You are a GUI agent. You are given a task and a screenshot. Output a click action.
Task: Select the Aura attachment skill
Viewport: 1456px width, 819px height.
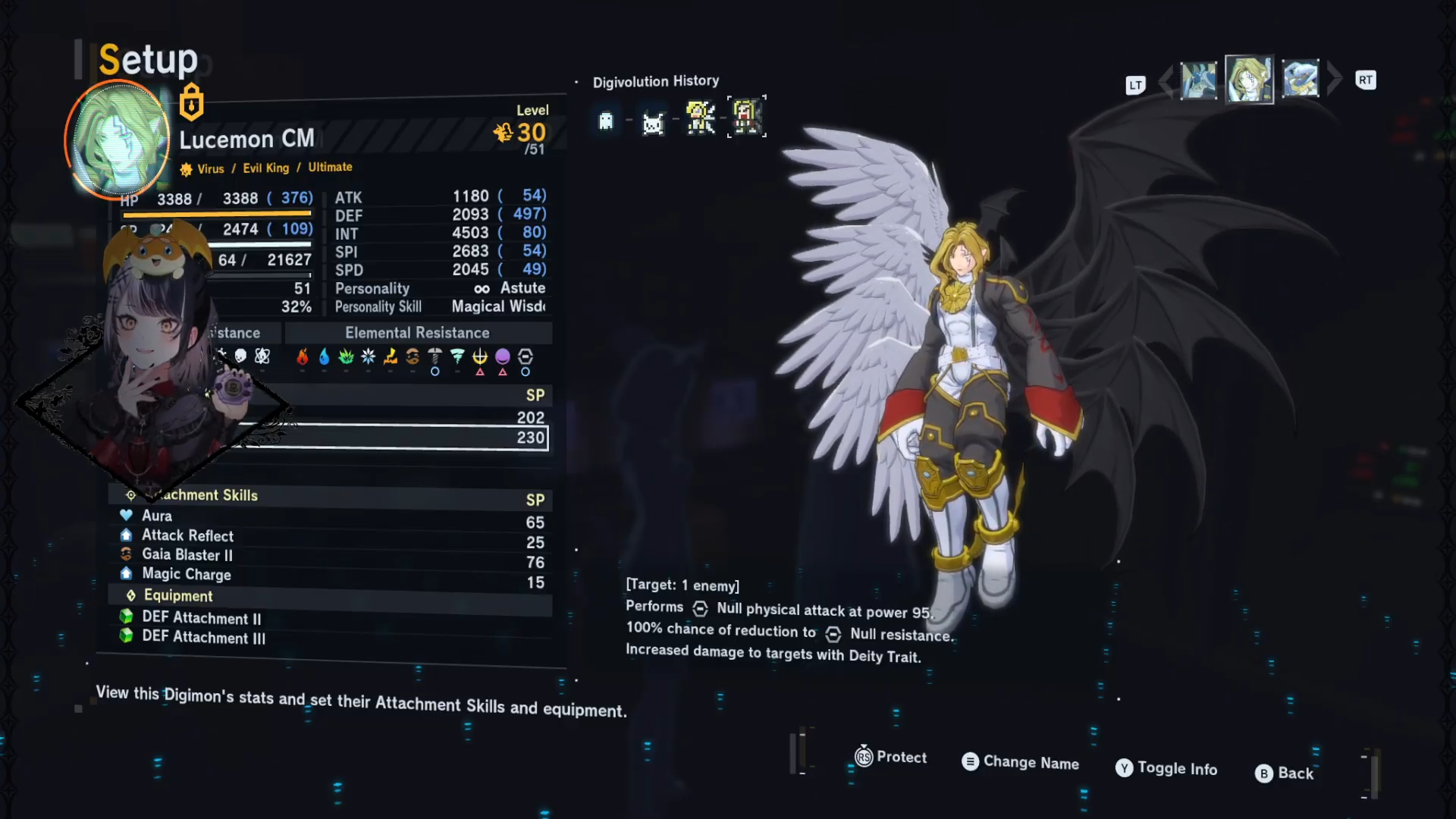coord(157,516)
